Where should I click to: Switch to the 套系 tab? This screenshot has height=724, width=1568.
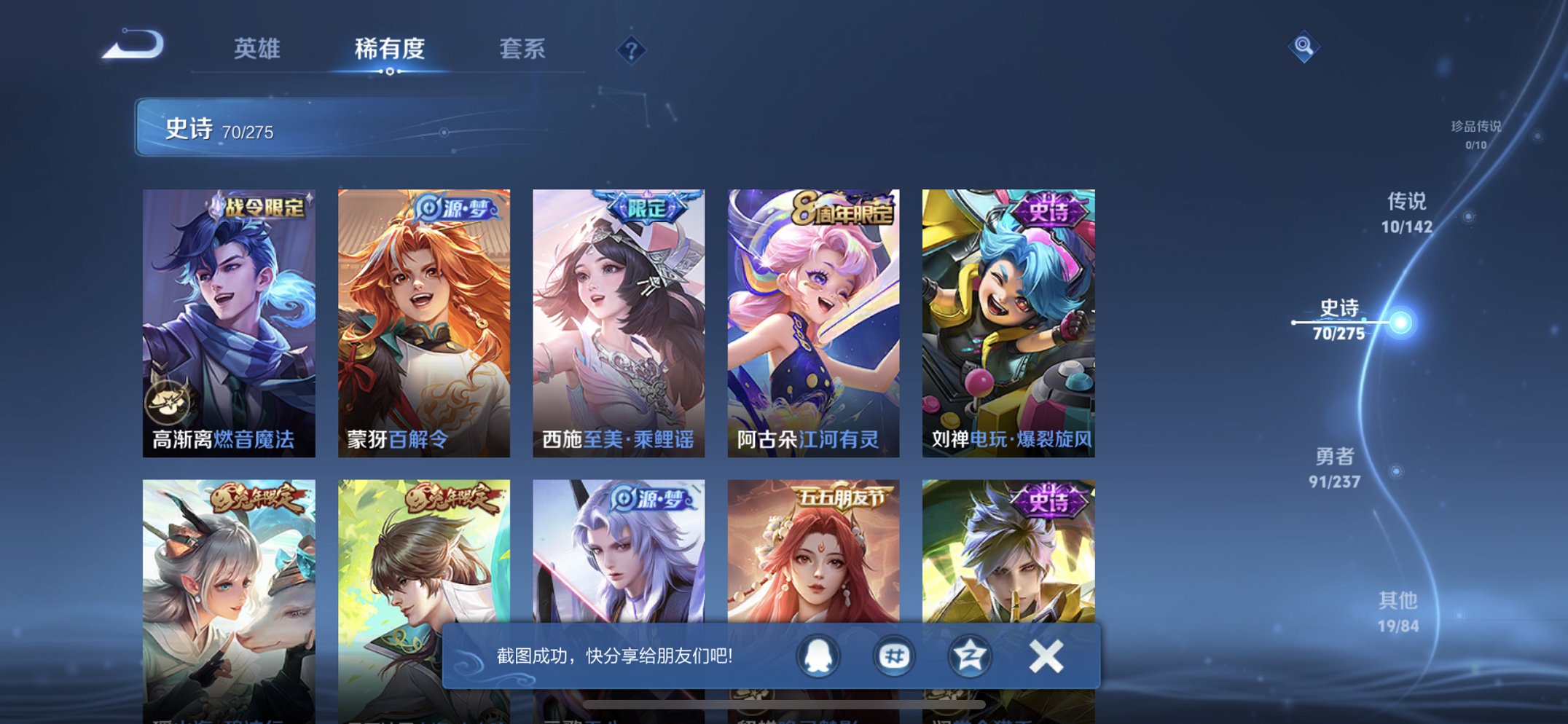click(x=522, y=50)
